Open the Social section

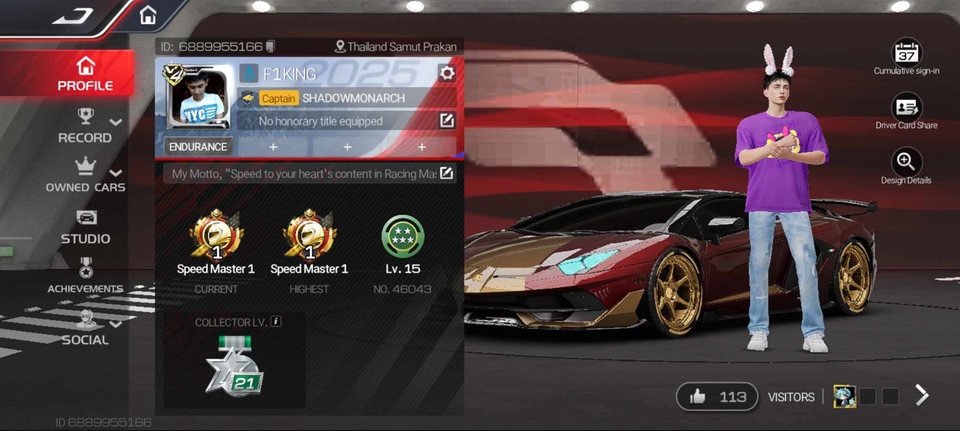point(85,328)
